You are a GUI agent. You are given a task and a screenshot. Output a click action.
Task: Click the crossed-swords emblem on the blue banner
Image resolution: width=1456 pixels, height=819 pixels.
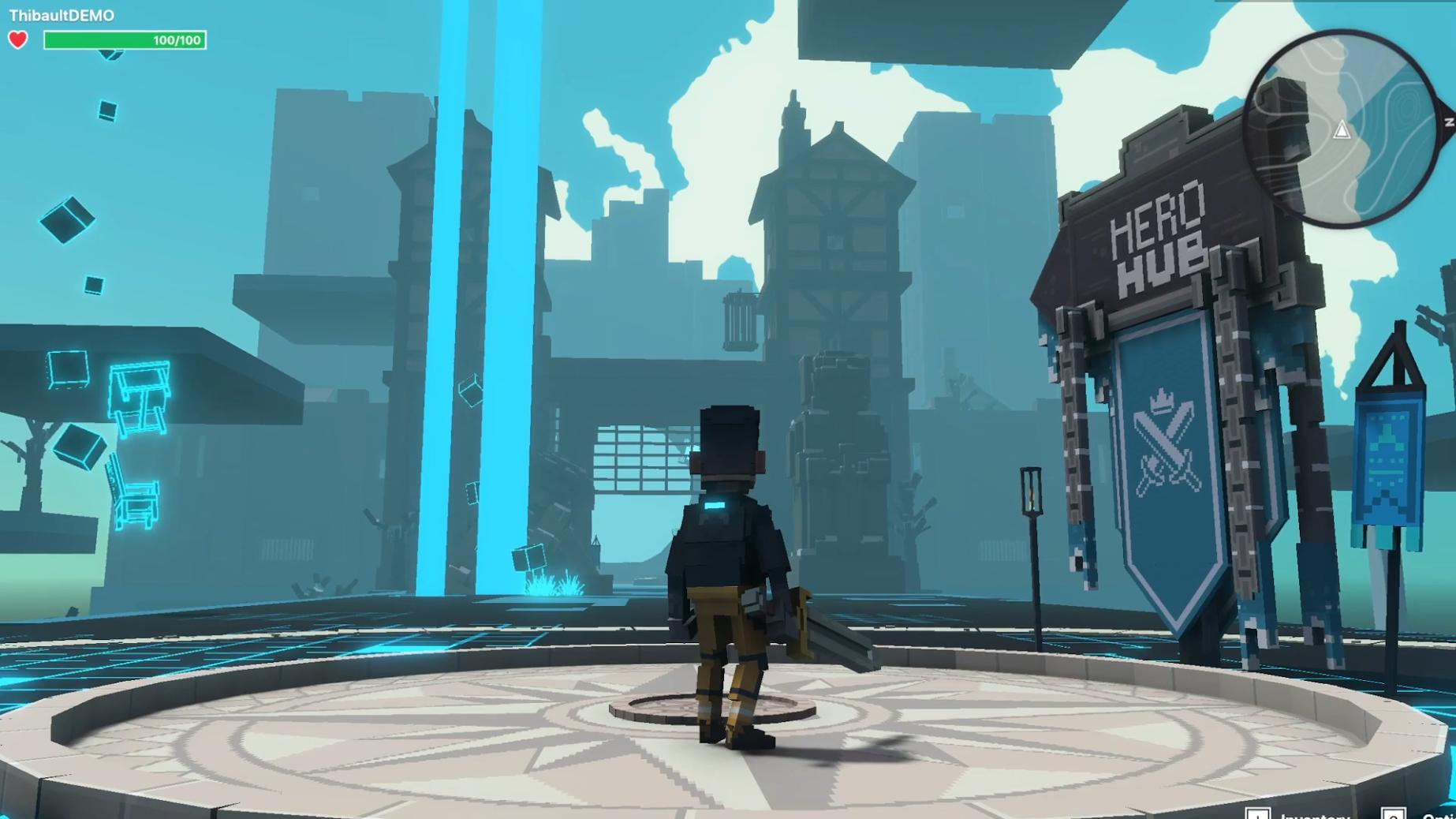tap(1167, 444)
